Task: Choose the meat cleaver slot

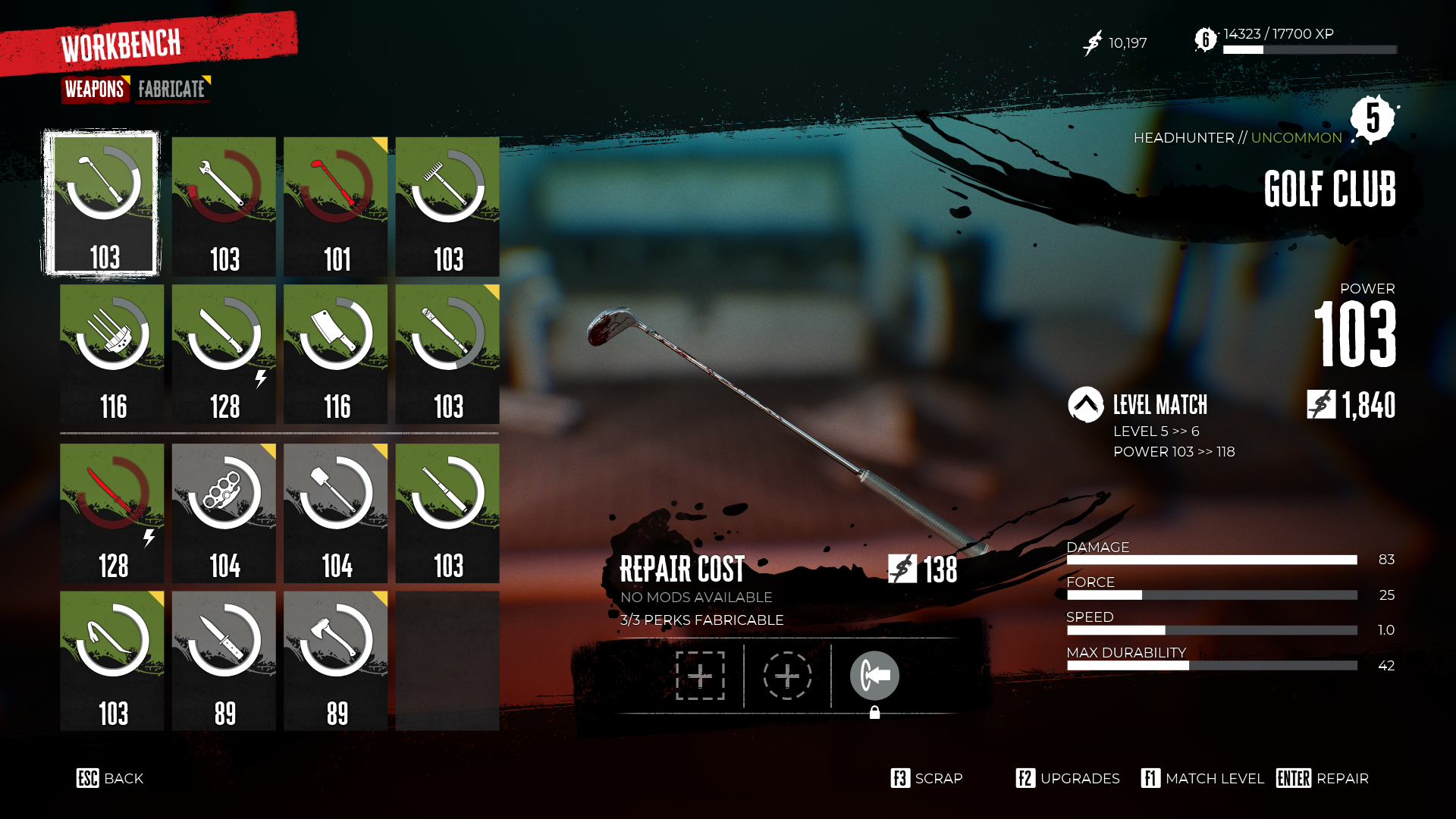Action: click(335, 354)
